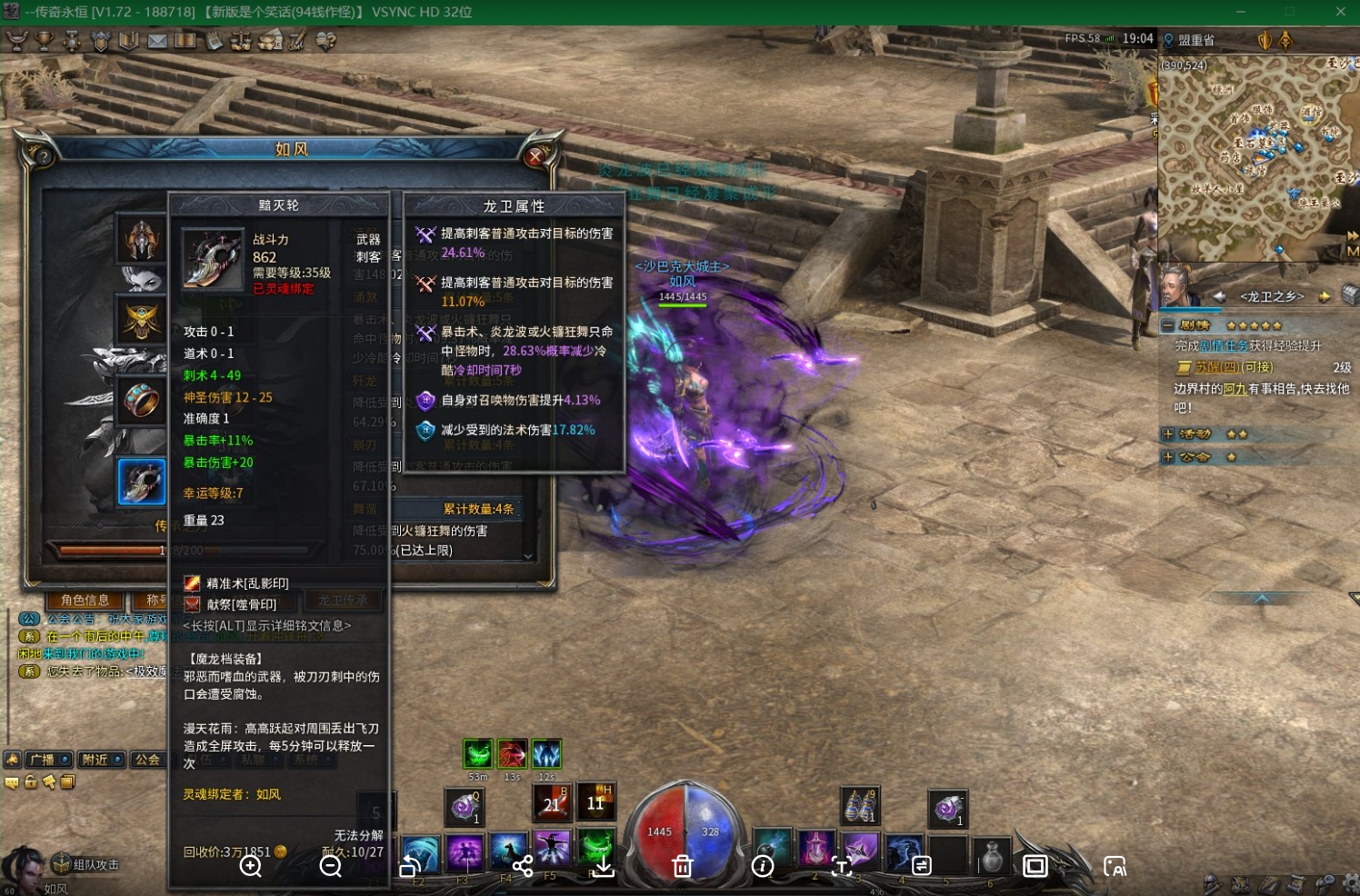Screen dimensions: 1360x896
Task: Open the trophy achievements icon
Action: [x=44, y=41]
